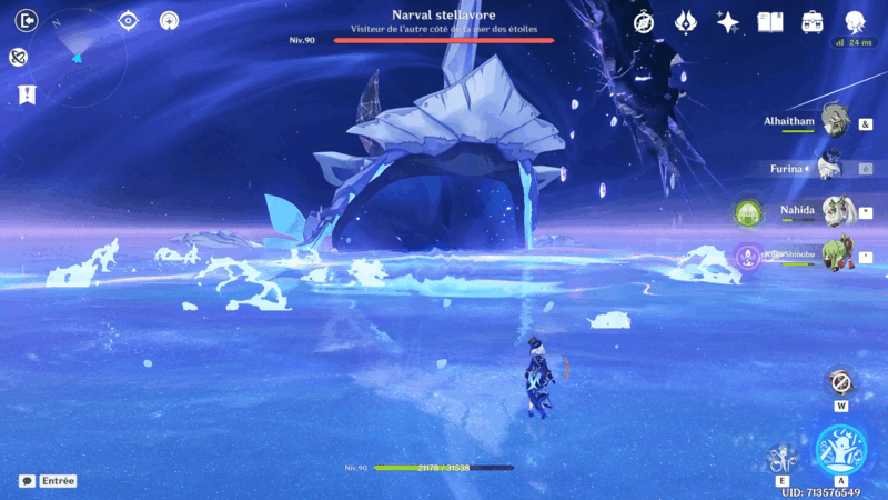The width and height of the screenshot is (888, 500).
Task: Click the exit domain door icon
Action: point(27,20)
